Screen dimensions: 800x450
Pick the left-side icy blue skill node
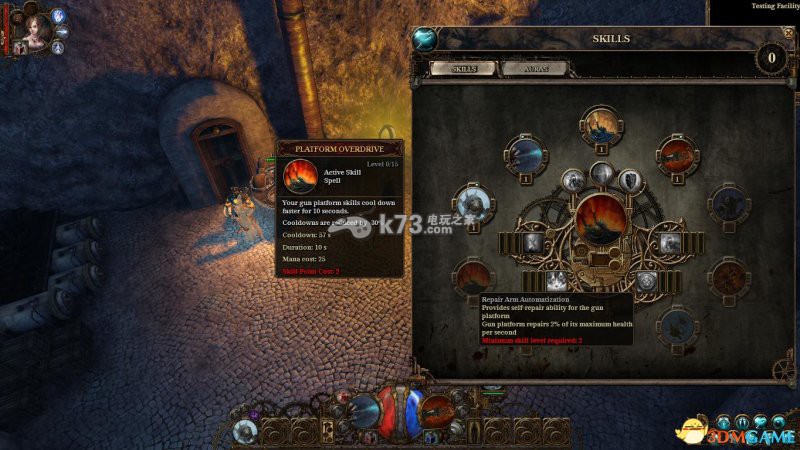(474, 203)
